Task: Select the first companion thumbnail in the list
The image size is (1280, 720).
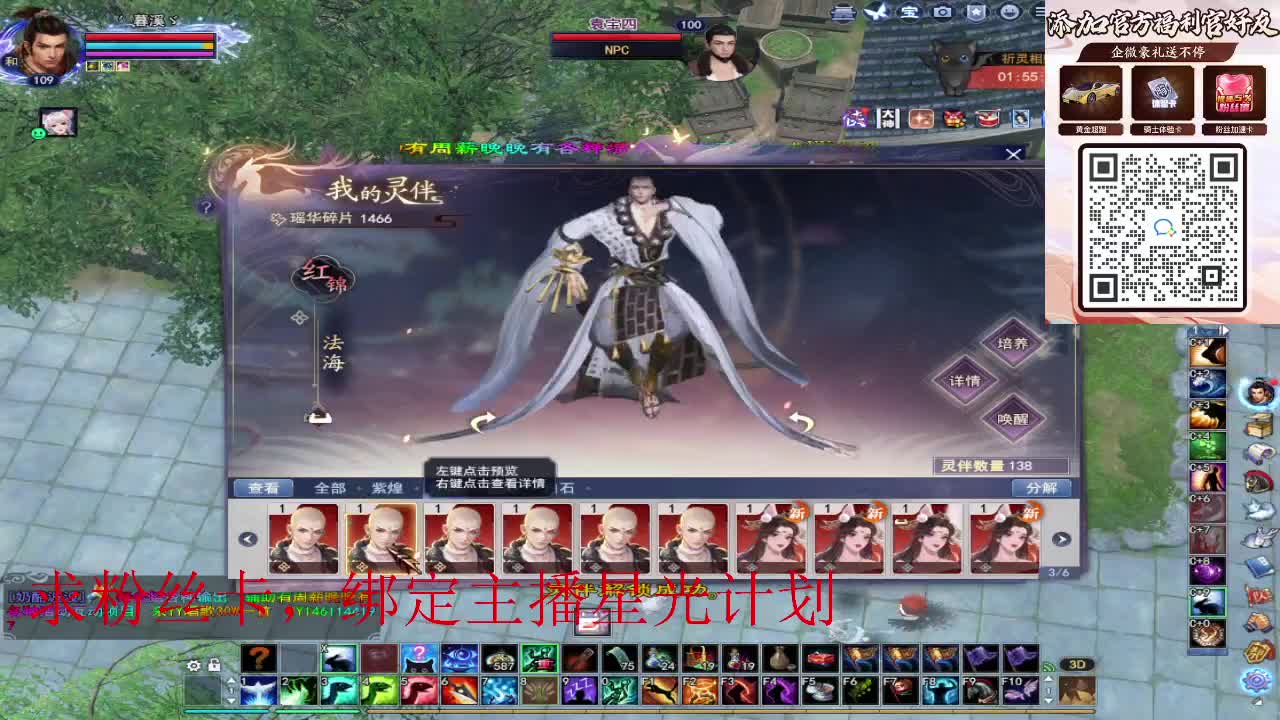Action: [x=301, y=537]
